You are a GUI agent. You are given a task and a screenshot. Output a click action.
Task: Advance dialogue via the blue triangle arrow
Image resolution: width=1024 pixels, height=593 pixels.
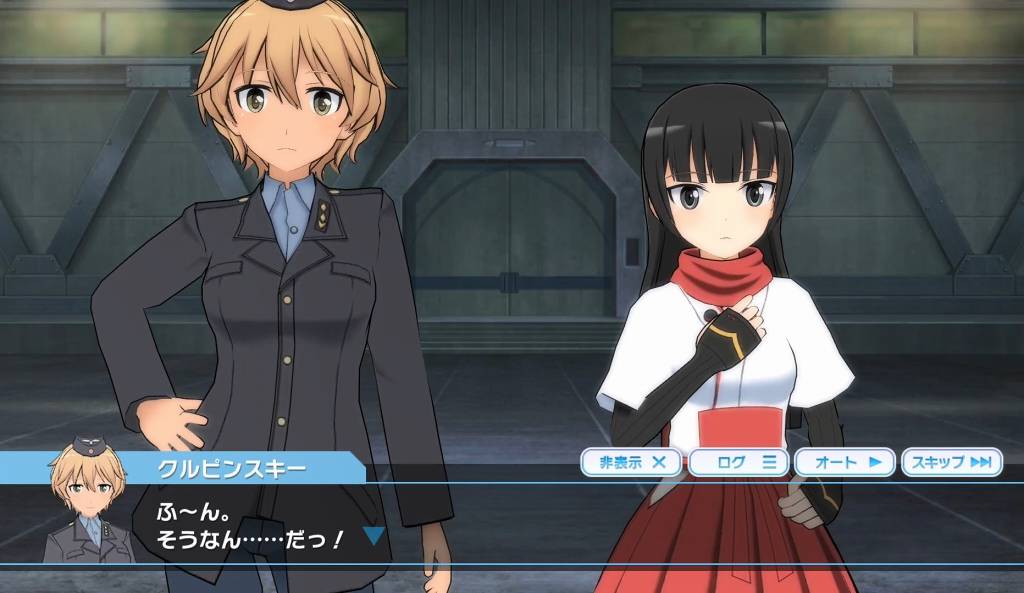coord(374,536)
